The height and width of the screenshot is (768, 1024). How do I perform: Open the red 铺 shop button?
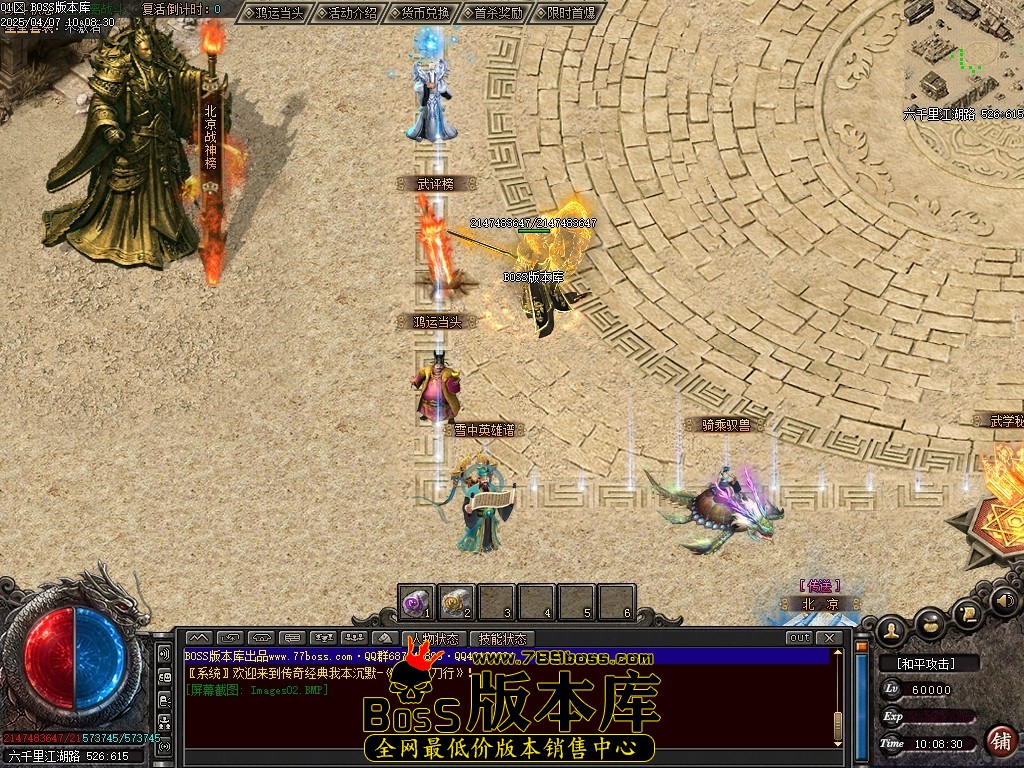[x=1000, y=740]
